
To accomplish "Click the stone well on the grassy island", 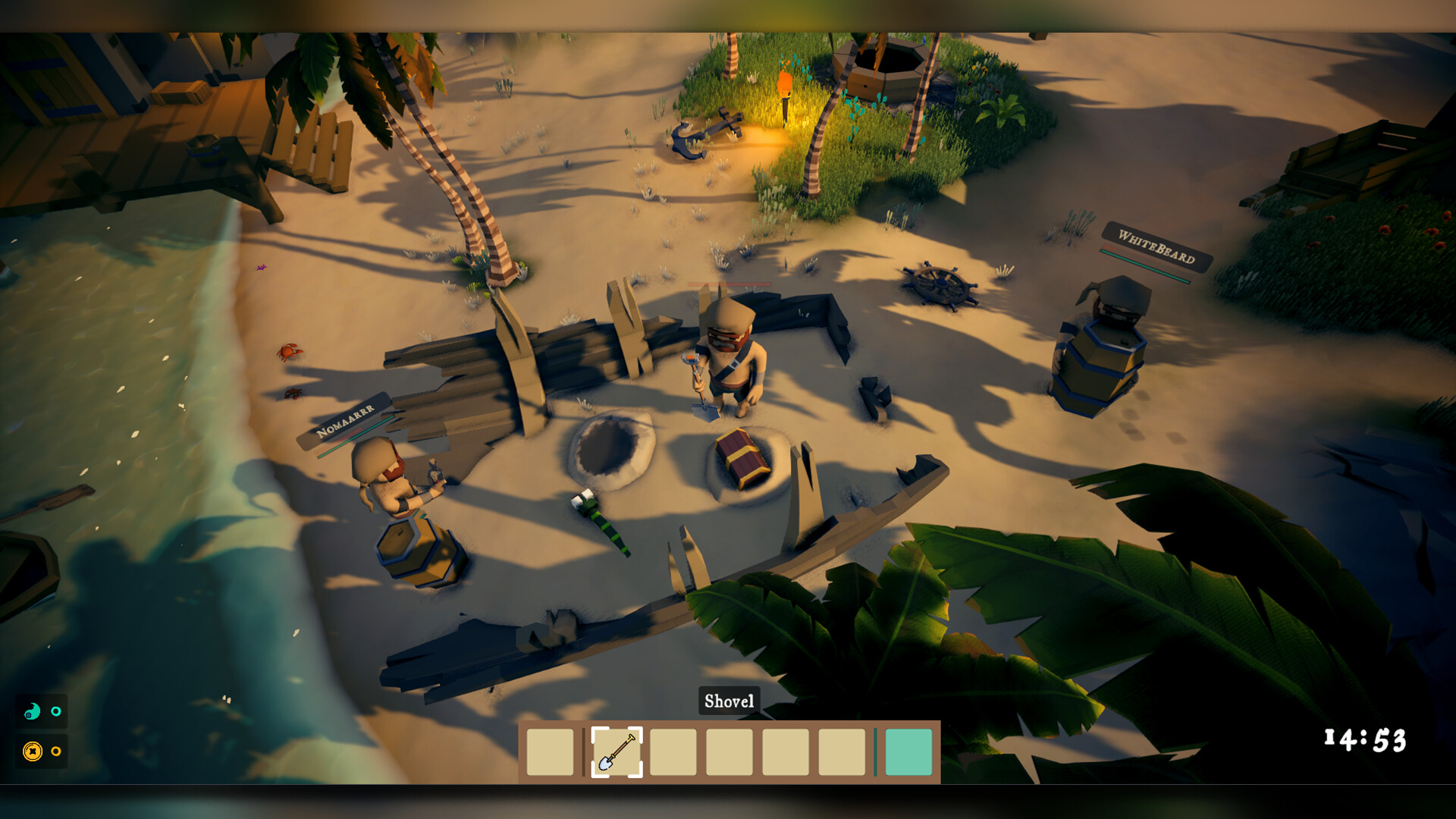I will coord(880,68).
